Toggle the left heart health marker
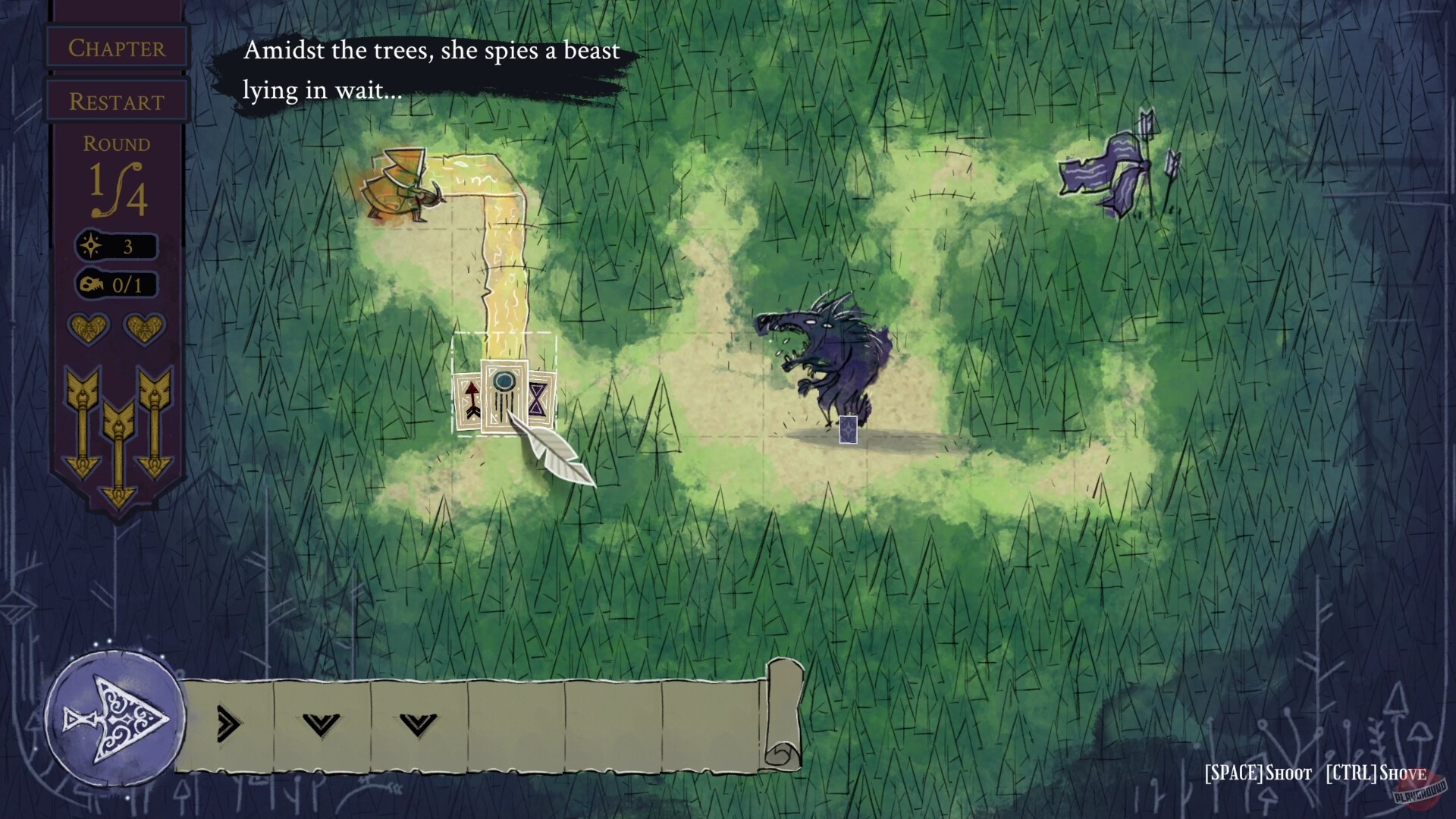The image size is (1456, 819). [87, 329]
